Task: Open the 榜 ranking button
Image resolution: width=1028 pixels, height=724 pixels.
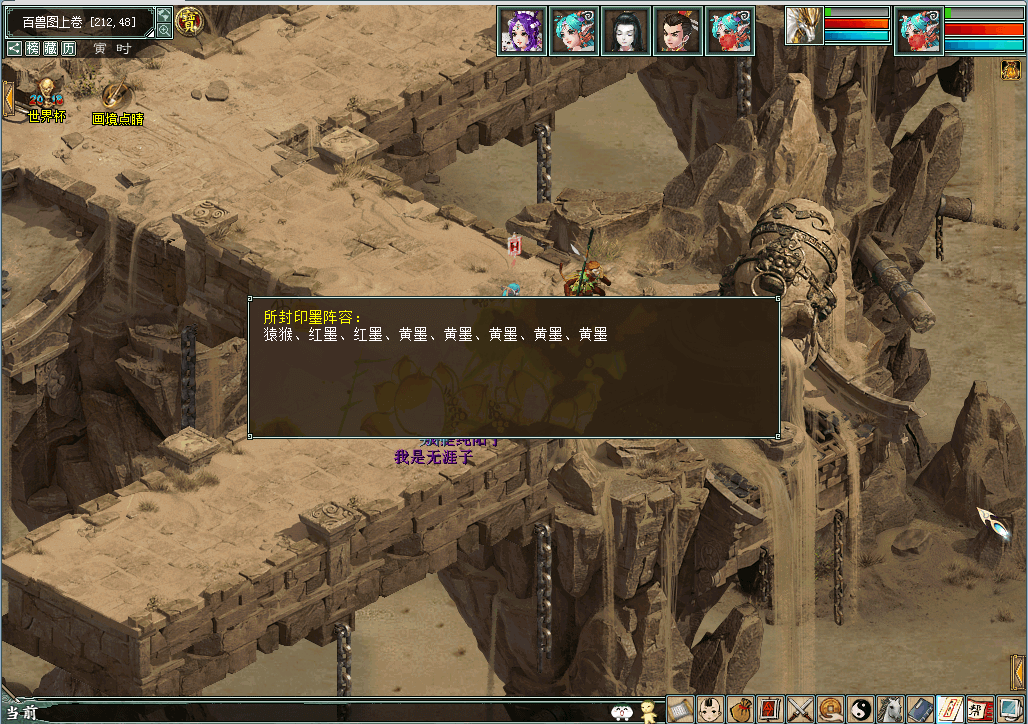Action: tap(33, 48)
